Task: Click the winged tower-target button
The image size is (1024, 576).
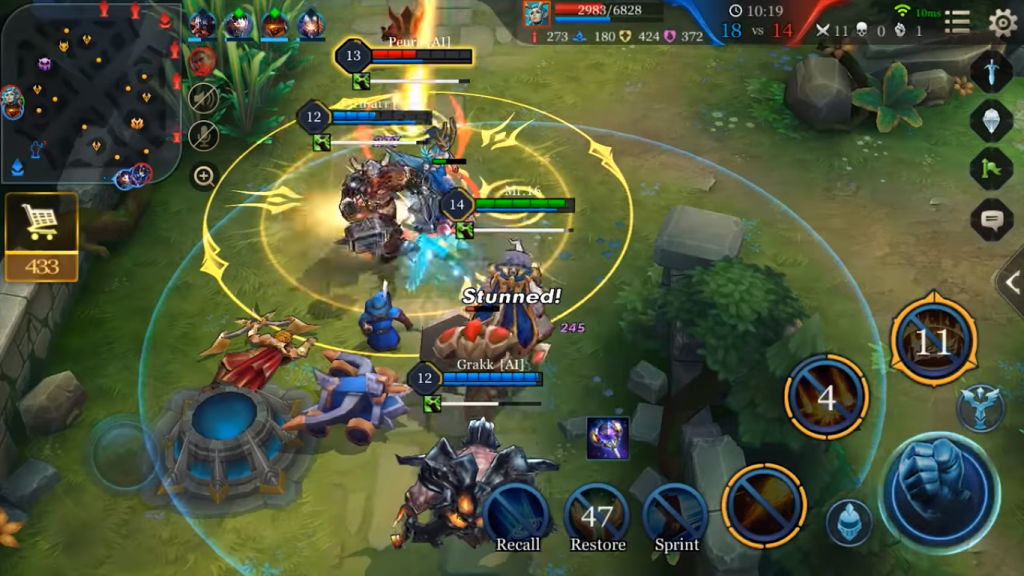Action: (x=979, y=407)
